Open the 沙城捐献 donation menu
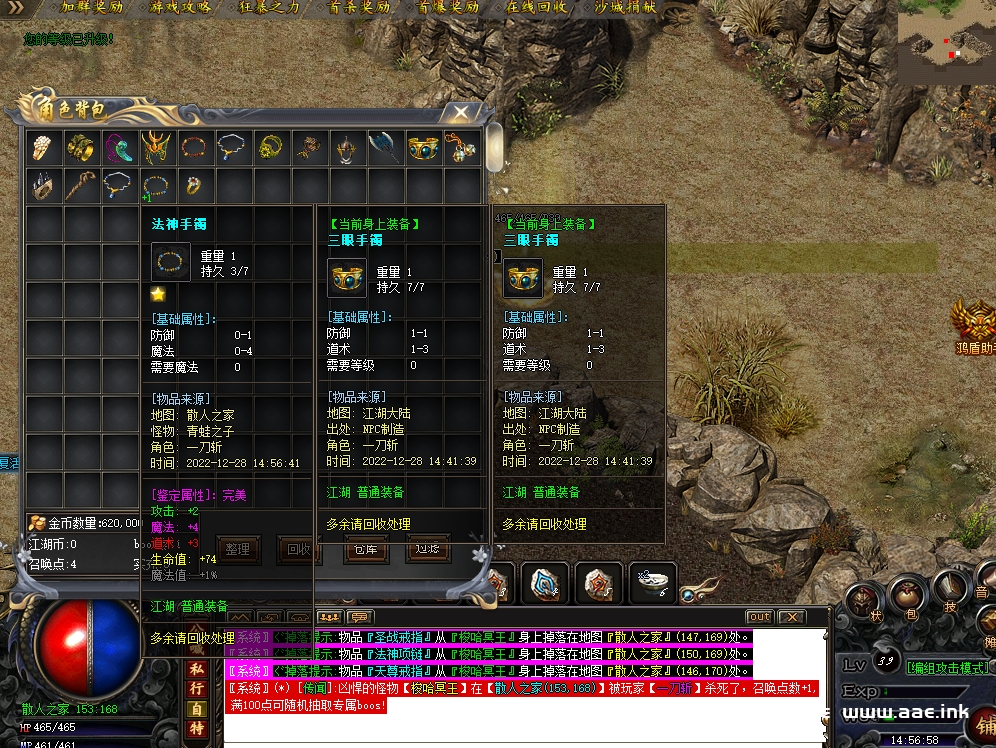This screenshot has height=748, width=996. pyautogui.click(x=626, y=6)
